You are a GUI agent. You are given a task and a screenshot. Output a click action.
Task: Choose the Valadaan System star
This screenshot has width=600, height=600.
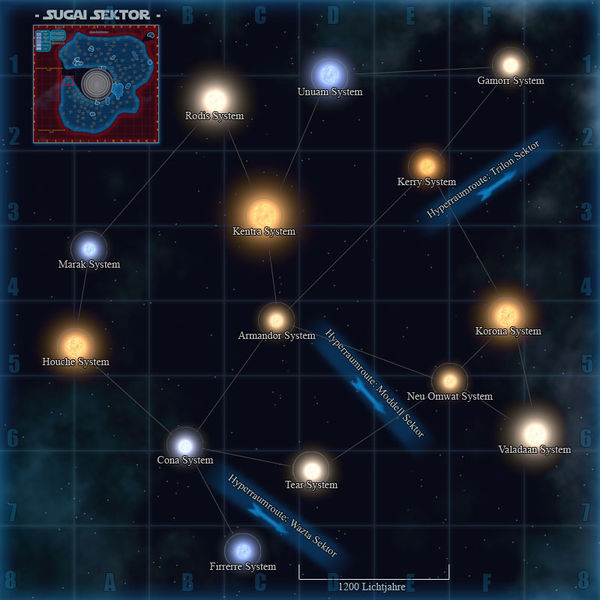click(x=533, y=427)
